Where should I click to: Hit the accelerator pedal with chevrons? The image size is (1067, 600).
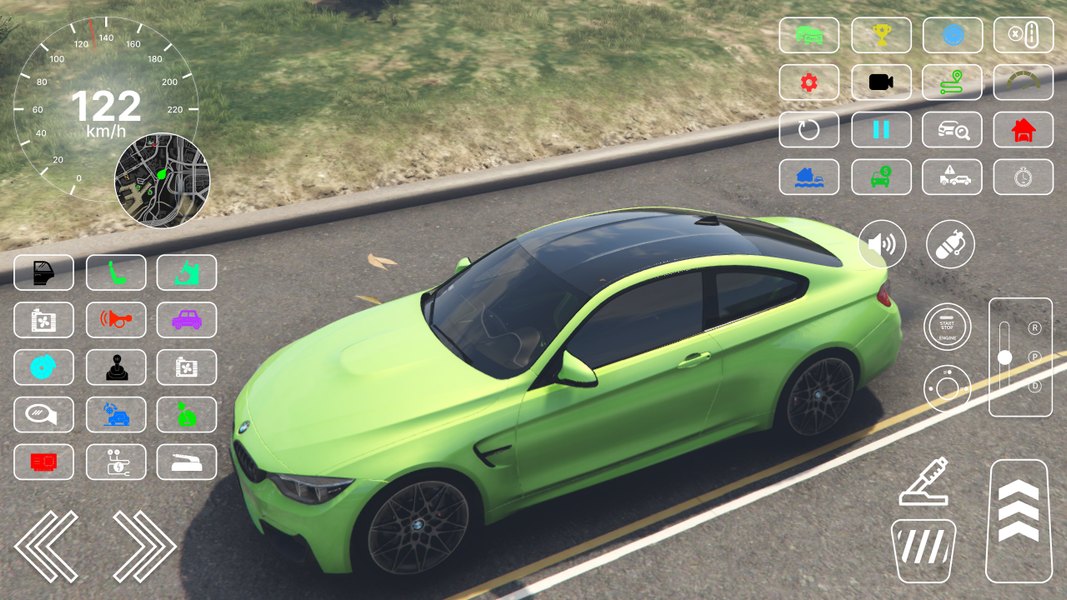pos(1018,520)
